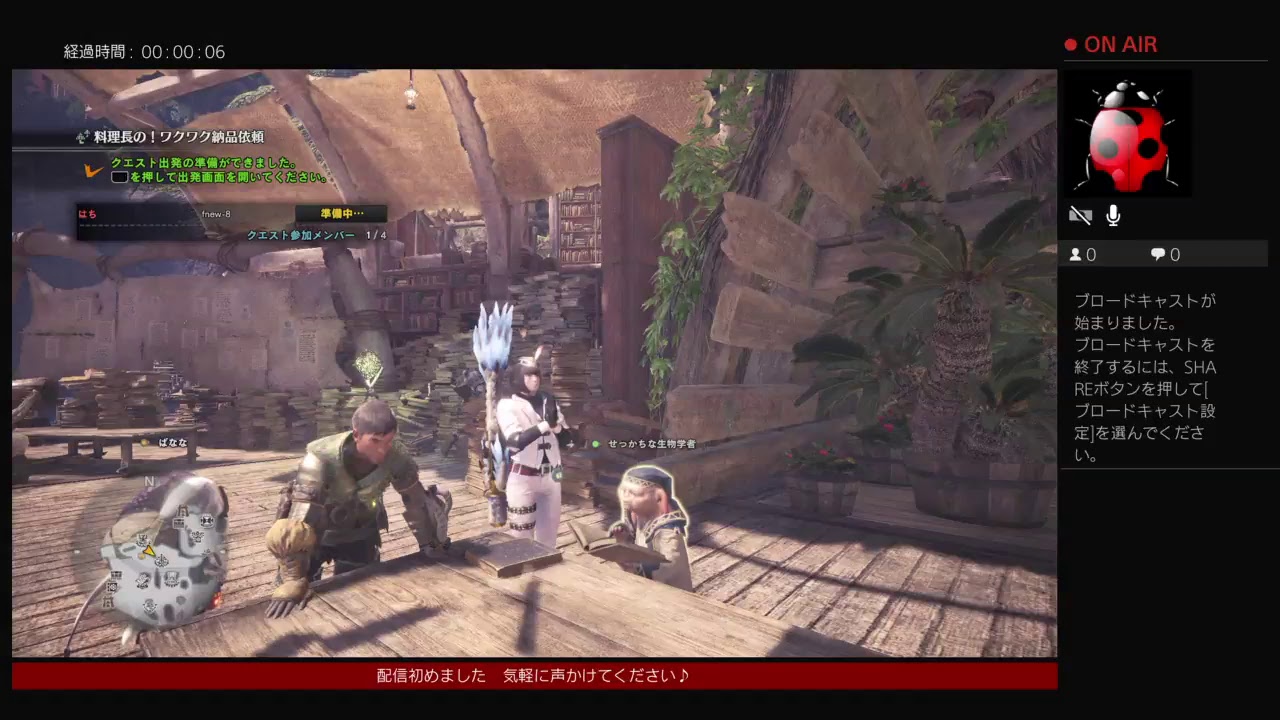Viewport: 1280px width, 720px height.
Task: Mute the broadcast microphone
Action: coord(1111,213)
